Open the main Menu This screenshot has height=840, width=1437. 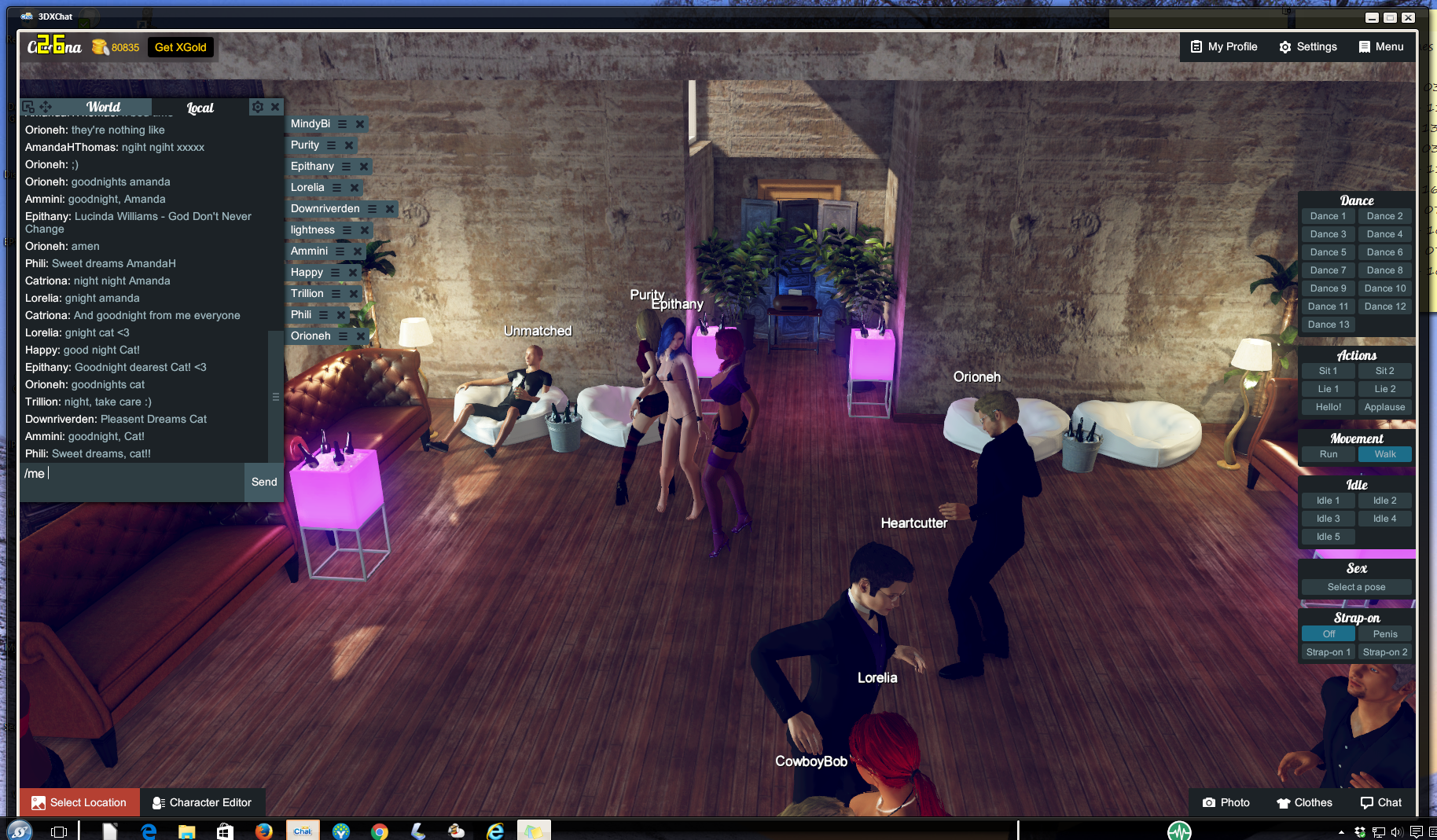pyautogui.click(x=1381, y=47)
